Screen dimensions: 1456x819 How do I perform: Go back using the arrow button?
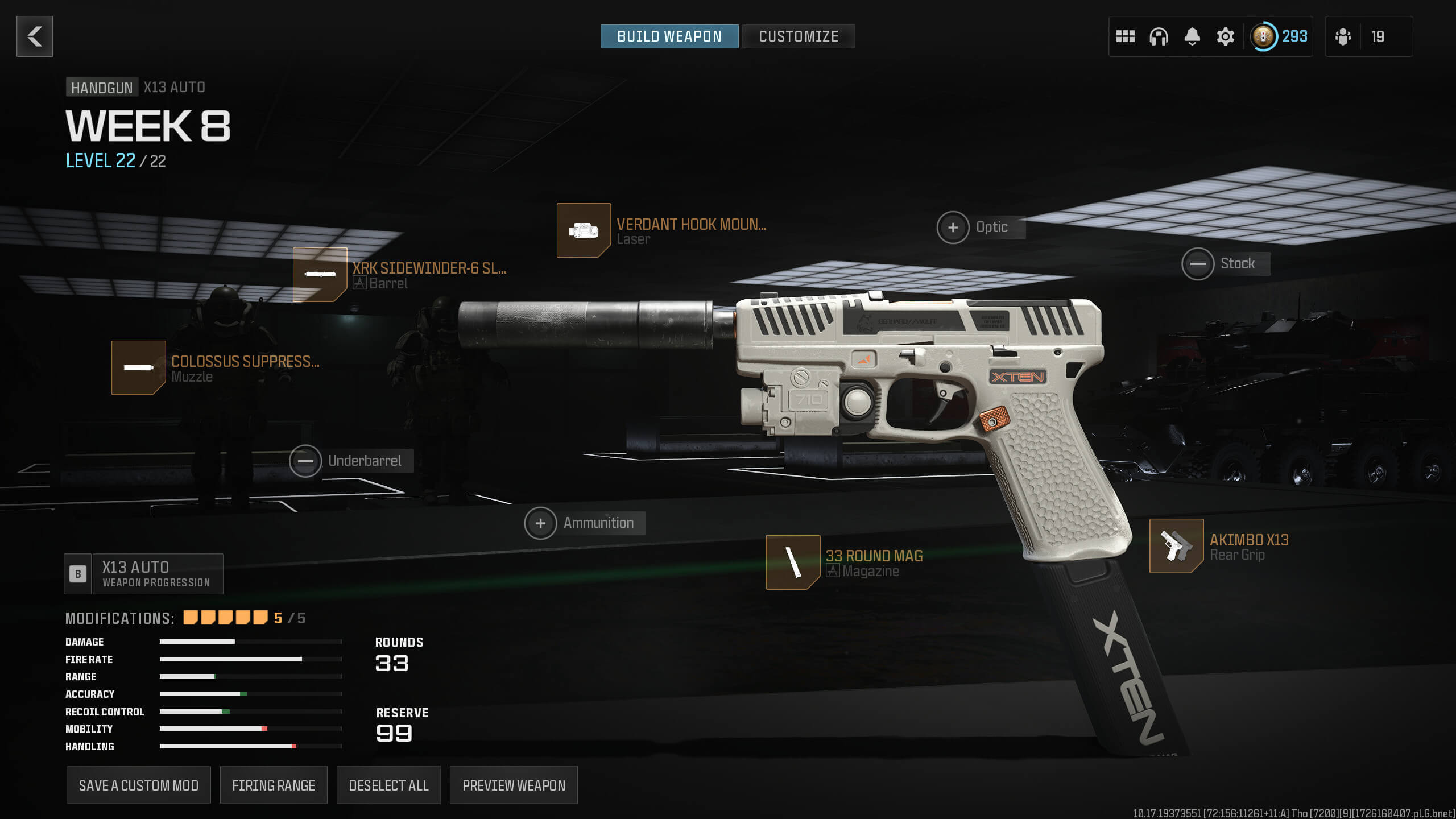tap(35, 36)
